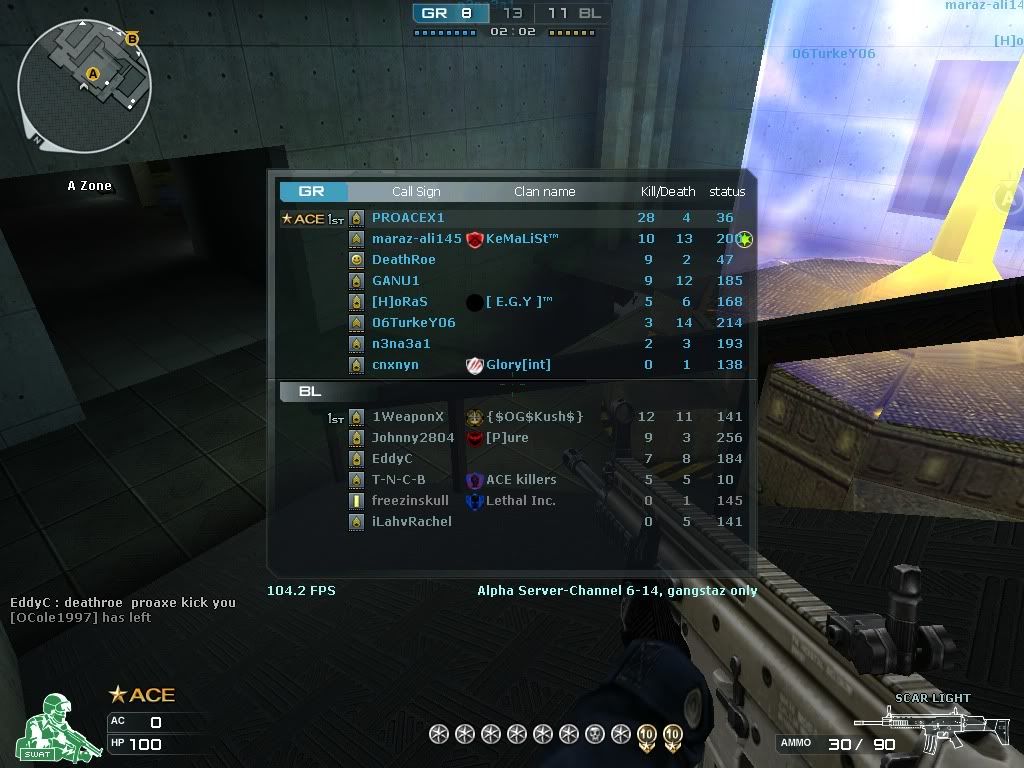This screenshot has width=1024, height=768.
Task: Click the GR team header tab
Action: 312,192
